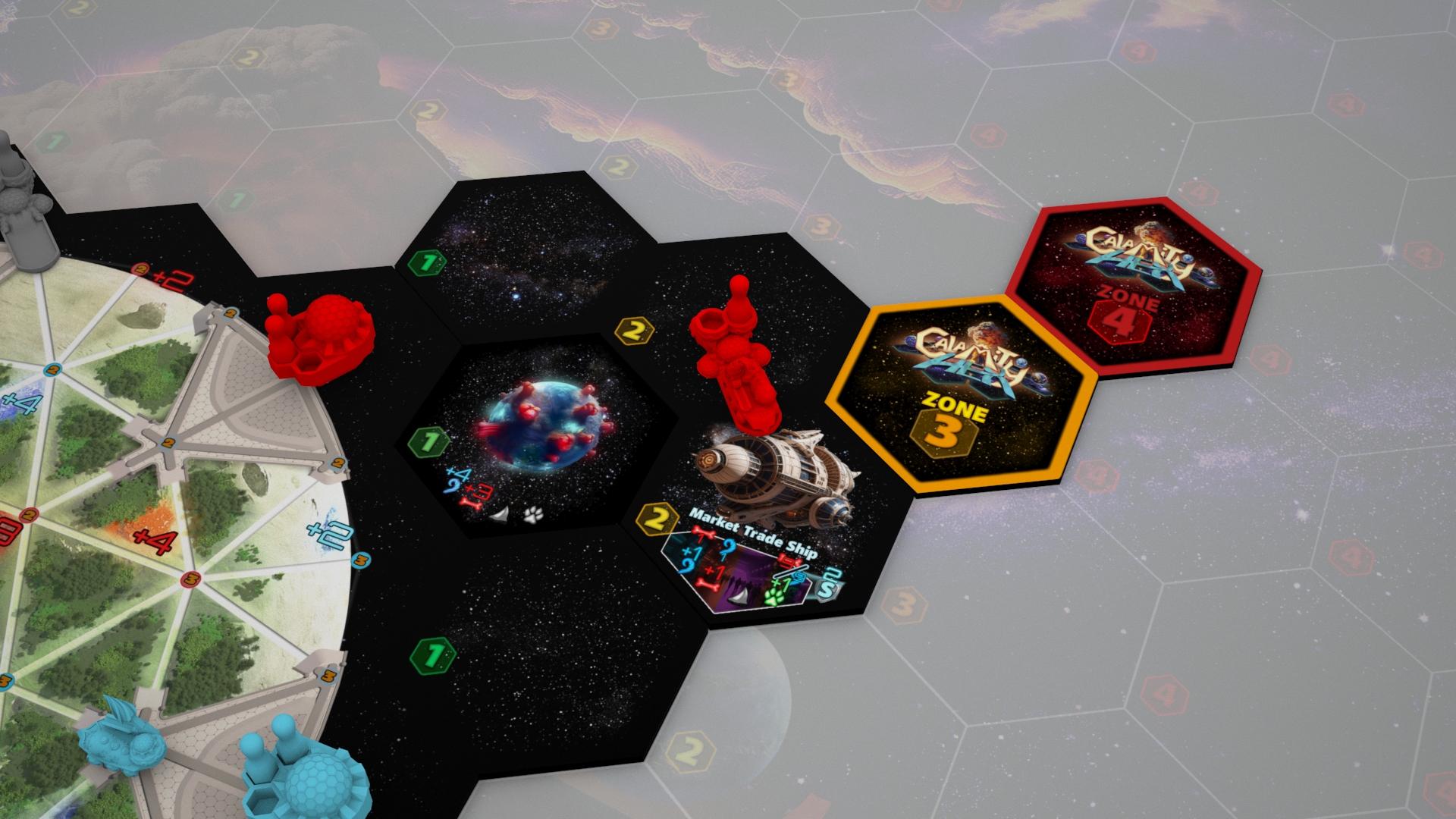
Task: Select the Zone 3 hex tile
Action: point(962,395)
